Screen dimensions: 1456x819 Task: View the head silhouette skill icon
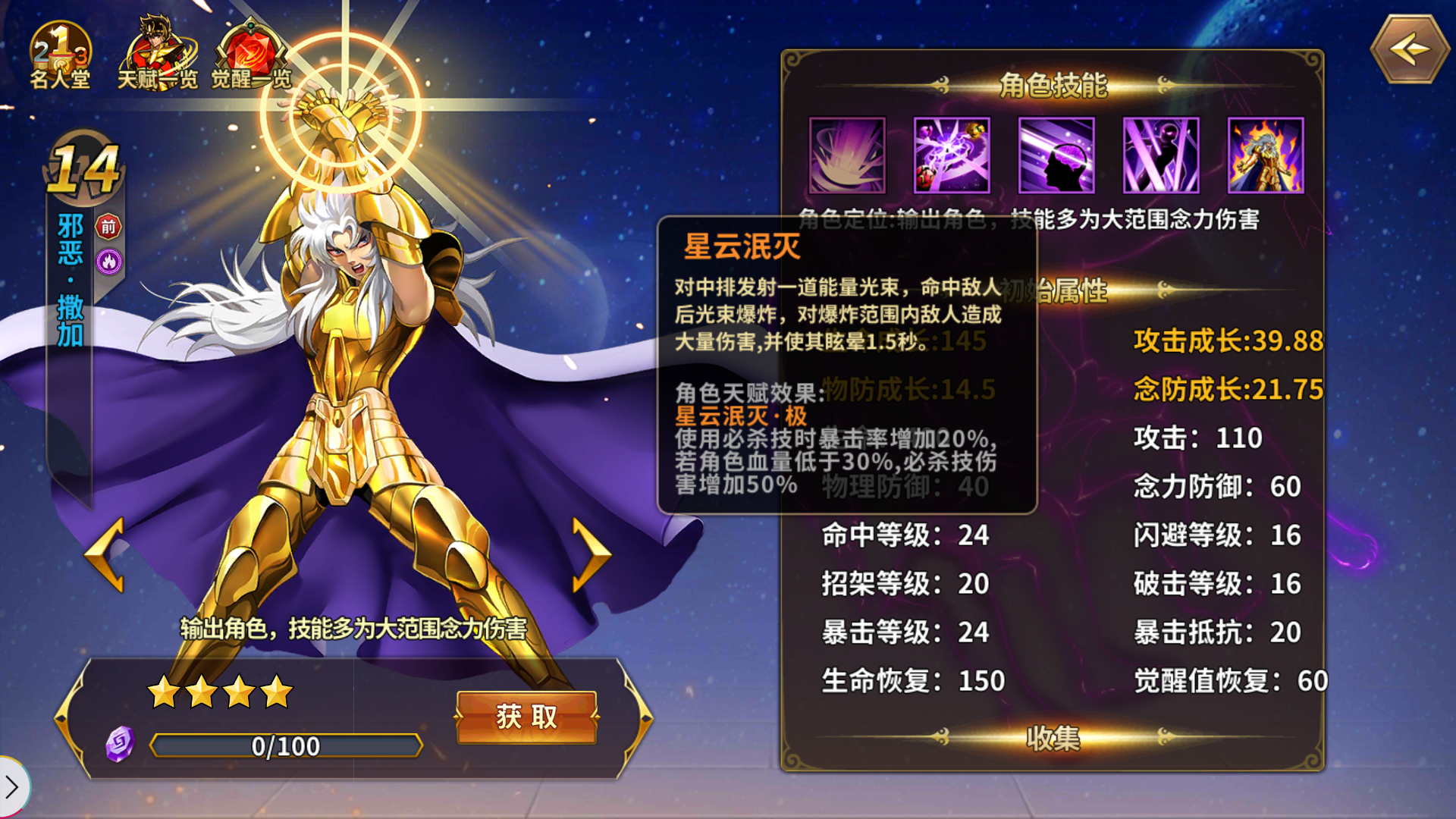(1056, 155)
